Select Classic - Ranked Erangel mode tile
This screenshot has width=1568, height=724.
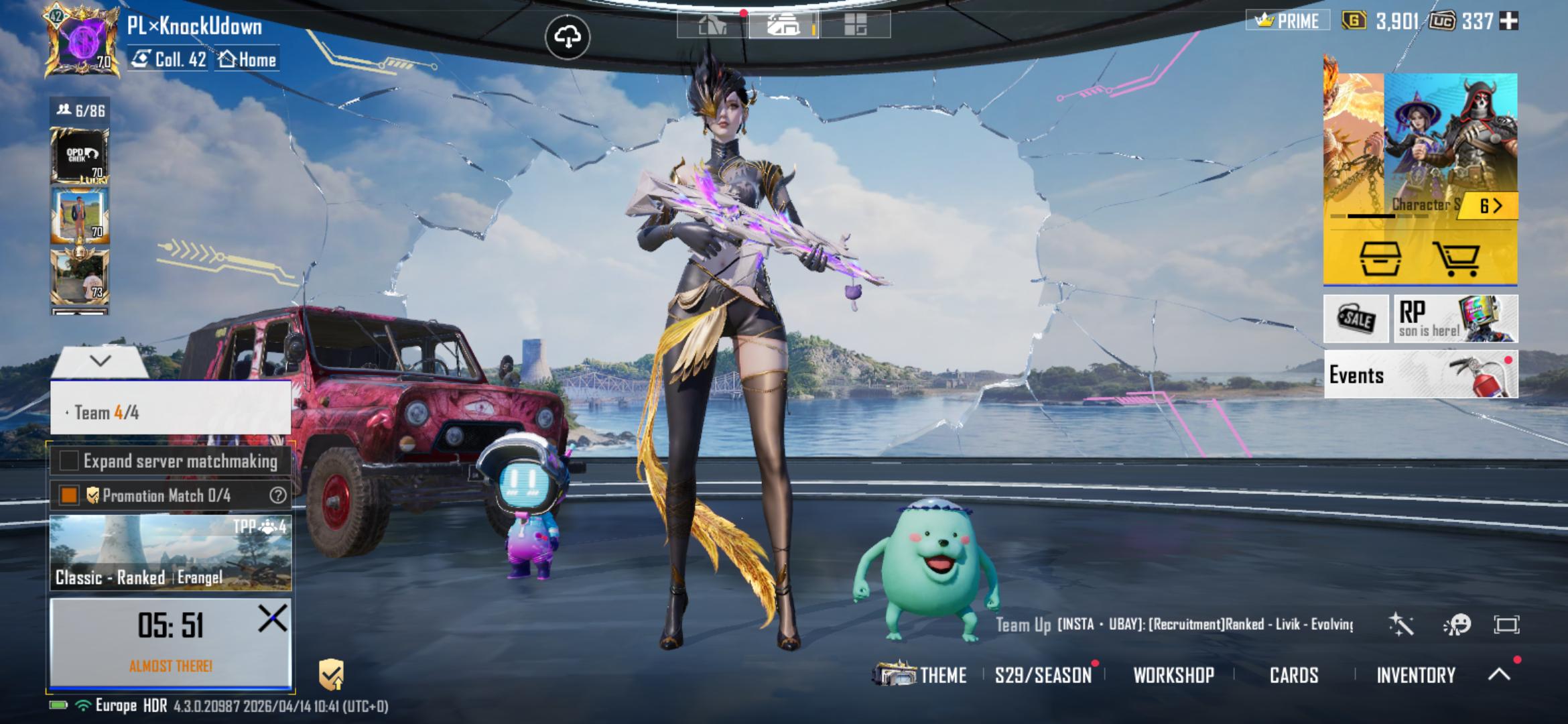point(170,553)
